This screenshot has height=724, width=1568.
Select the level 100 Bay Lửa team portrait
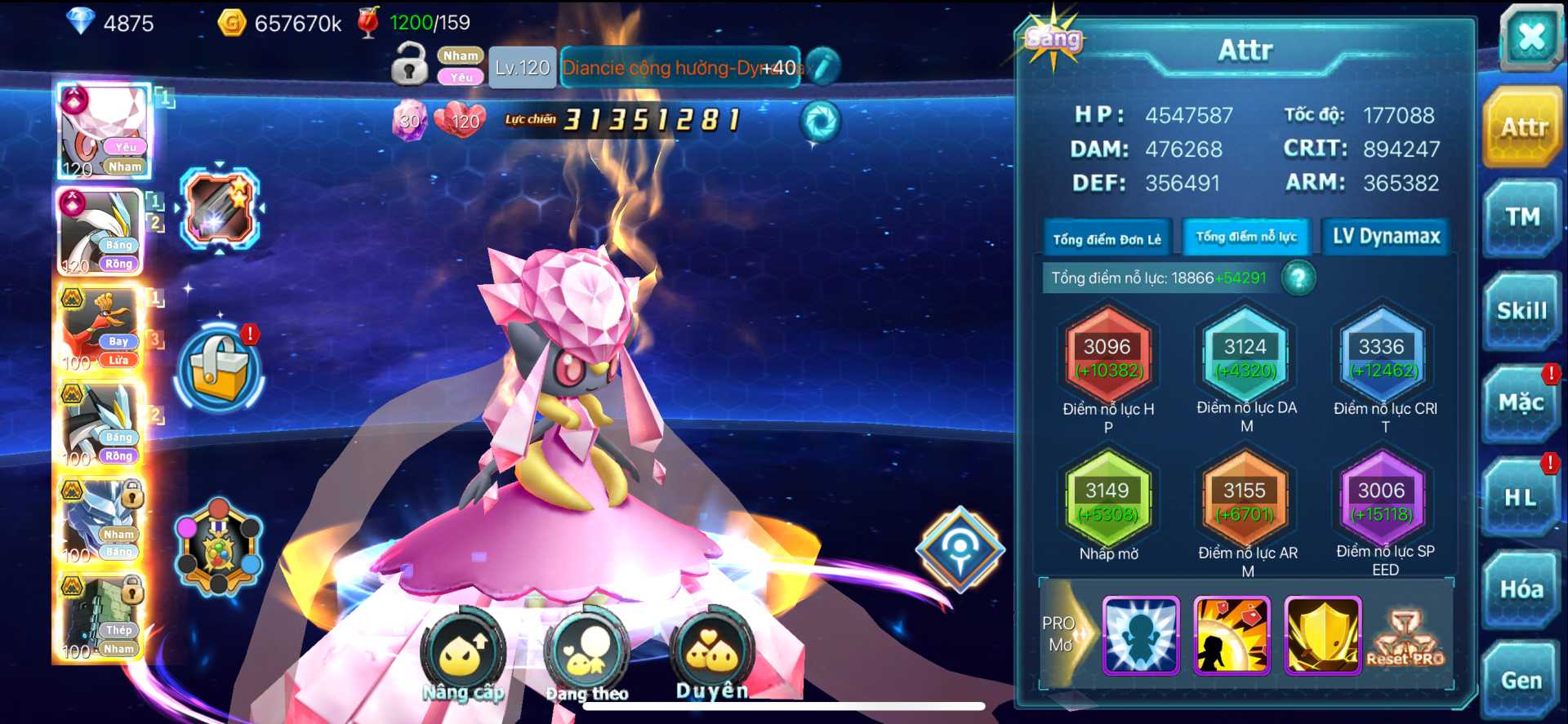coord(100,330)
